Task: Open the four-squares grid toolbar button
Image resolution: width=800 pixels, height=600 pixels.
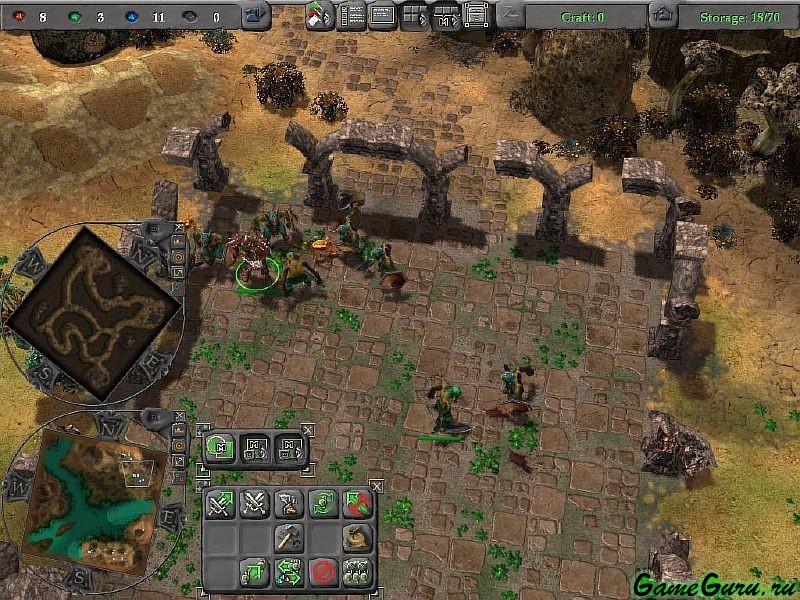Action: click(414, 15)
